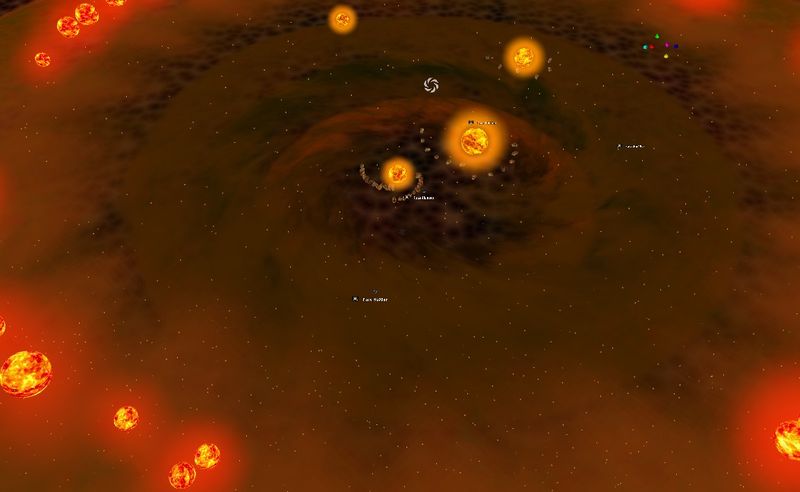Select the white spiral wormhole marker
Viewport: 800px width, 492px height.
(x=432, y=85)
